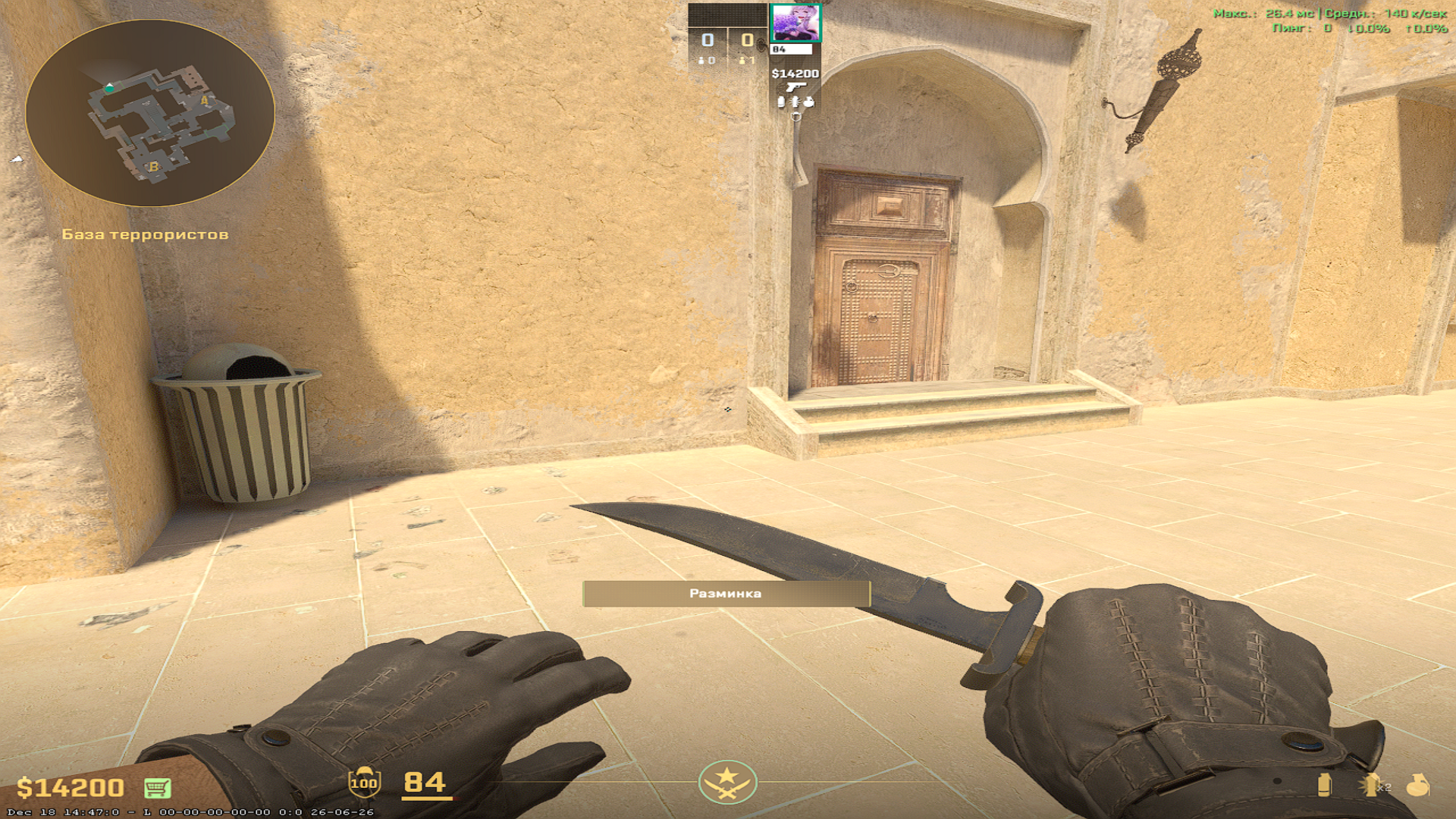Toggle the T team player count indicator

tap(747, 61)
